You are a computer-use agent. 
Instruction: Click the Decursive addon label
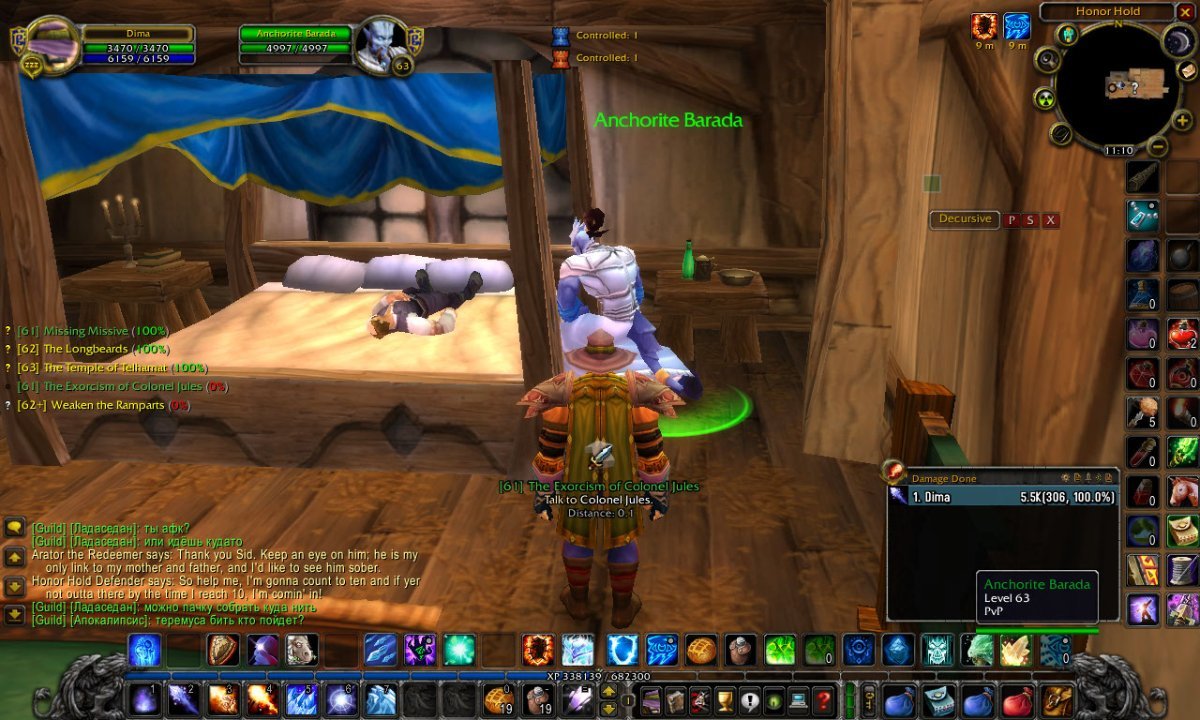pyautogui.click(x=965, y=219)
